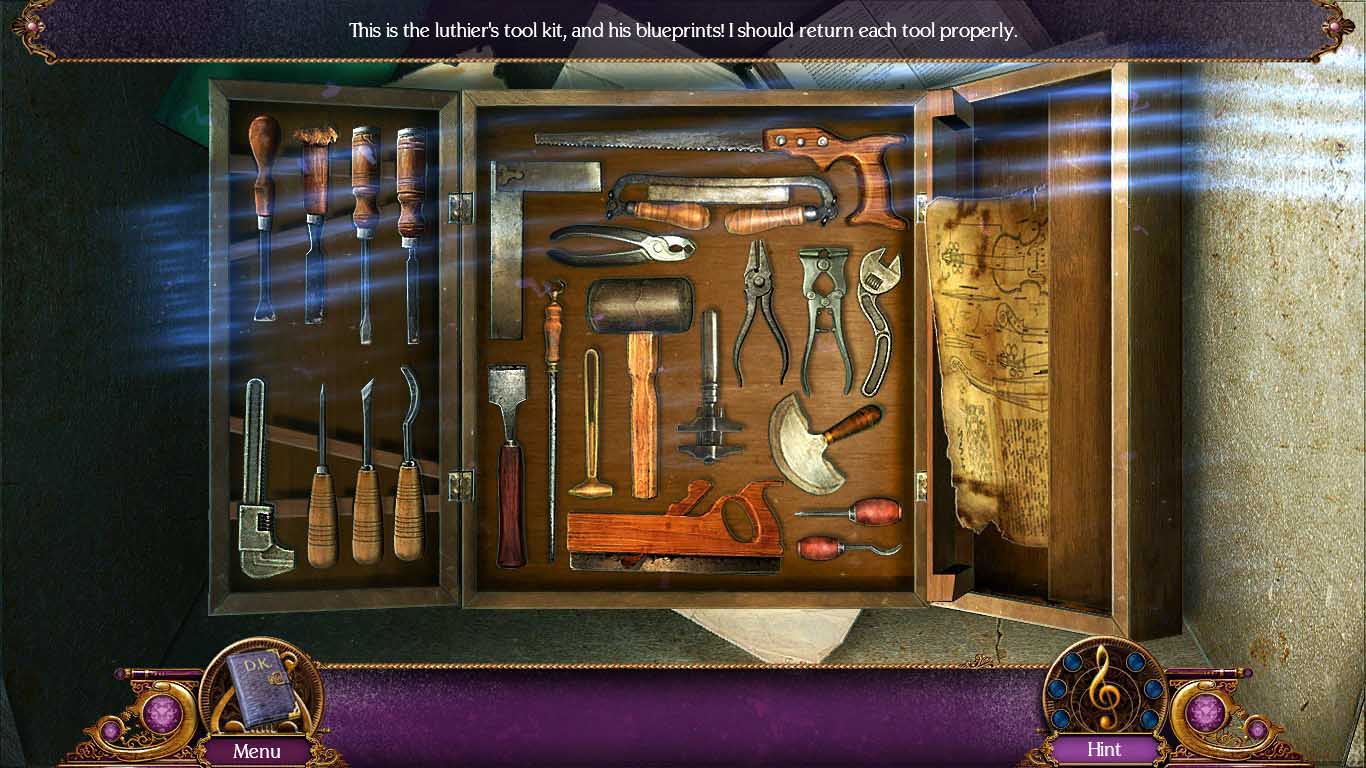Use the Hint button

coord(1104,749)
